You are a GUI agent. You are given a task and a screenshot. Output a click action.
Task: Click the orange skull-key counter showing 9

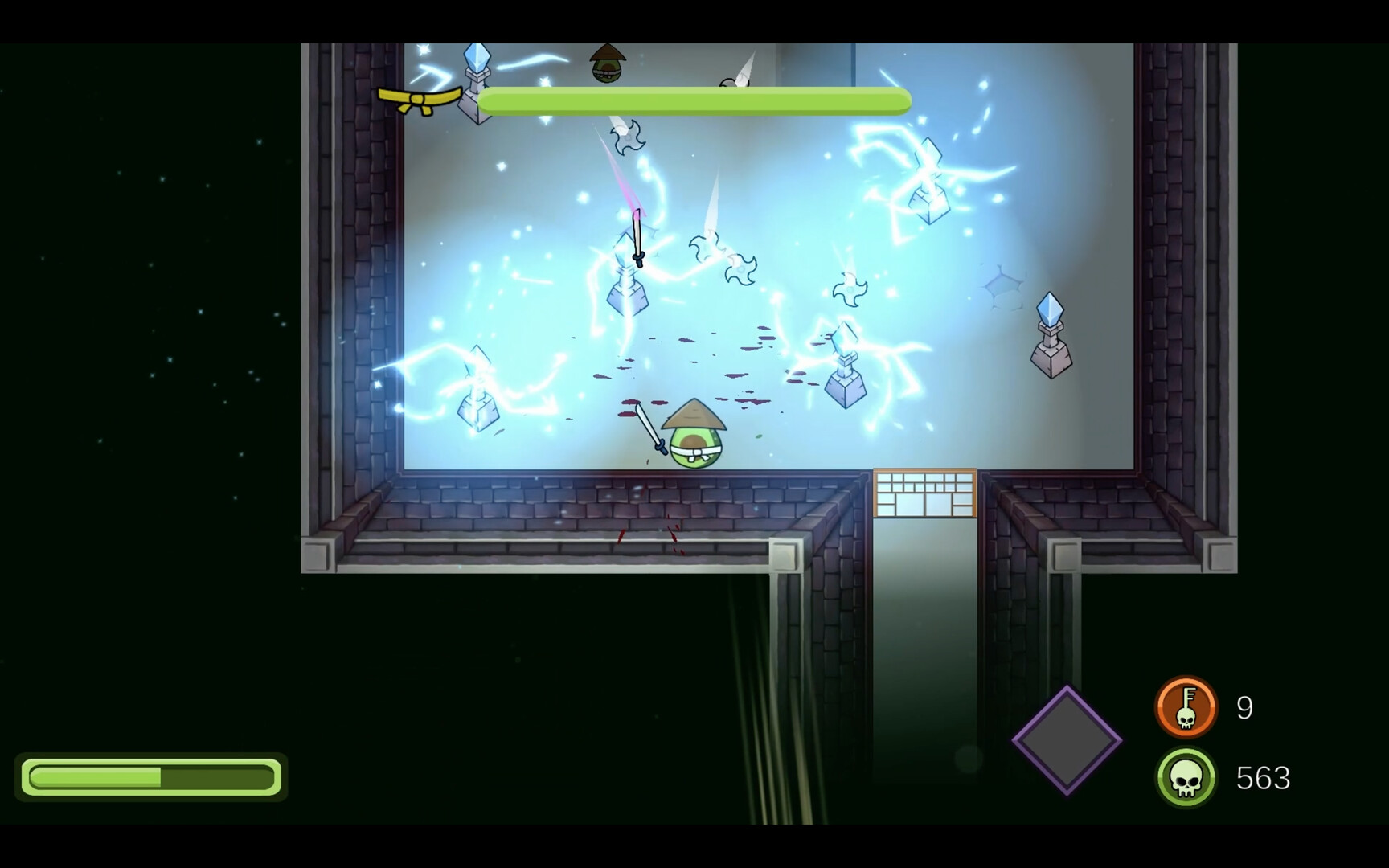pos(1188,706)
